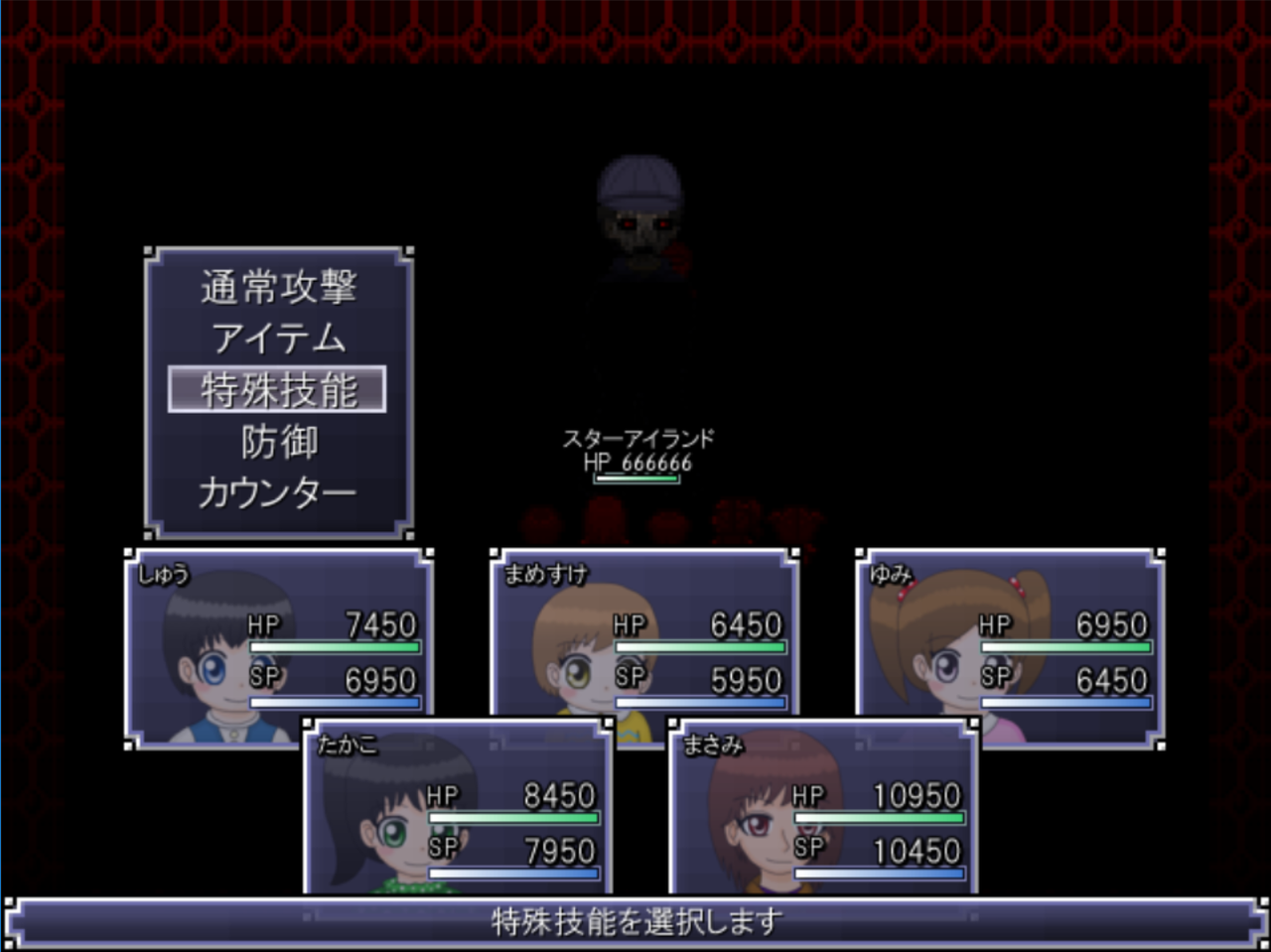Choose the カウンター command
The height and width of the screenshot is (952, 1271).
point(278,492)
